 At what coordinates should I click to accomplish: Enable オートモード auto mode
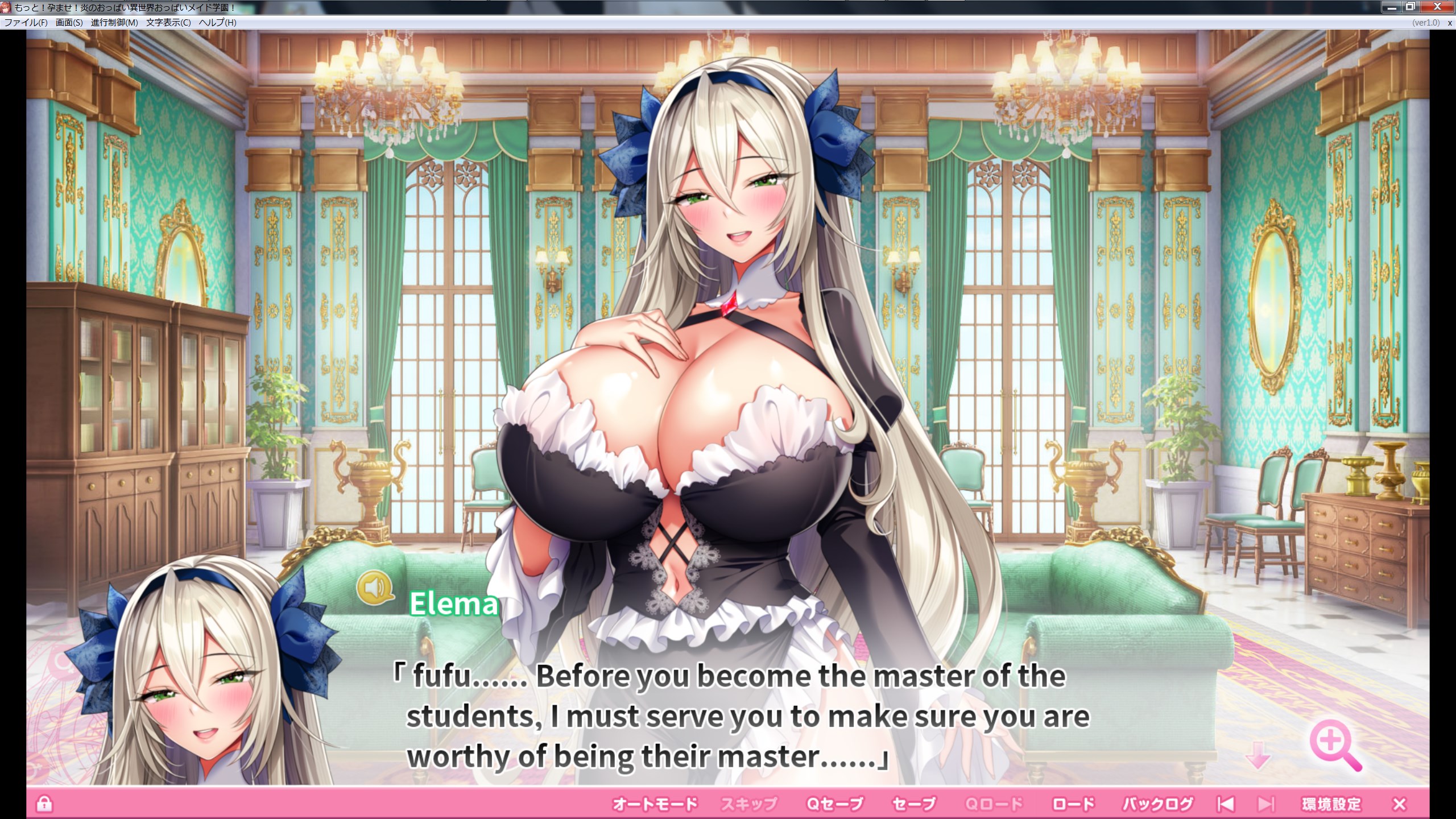[655, 804]
